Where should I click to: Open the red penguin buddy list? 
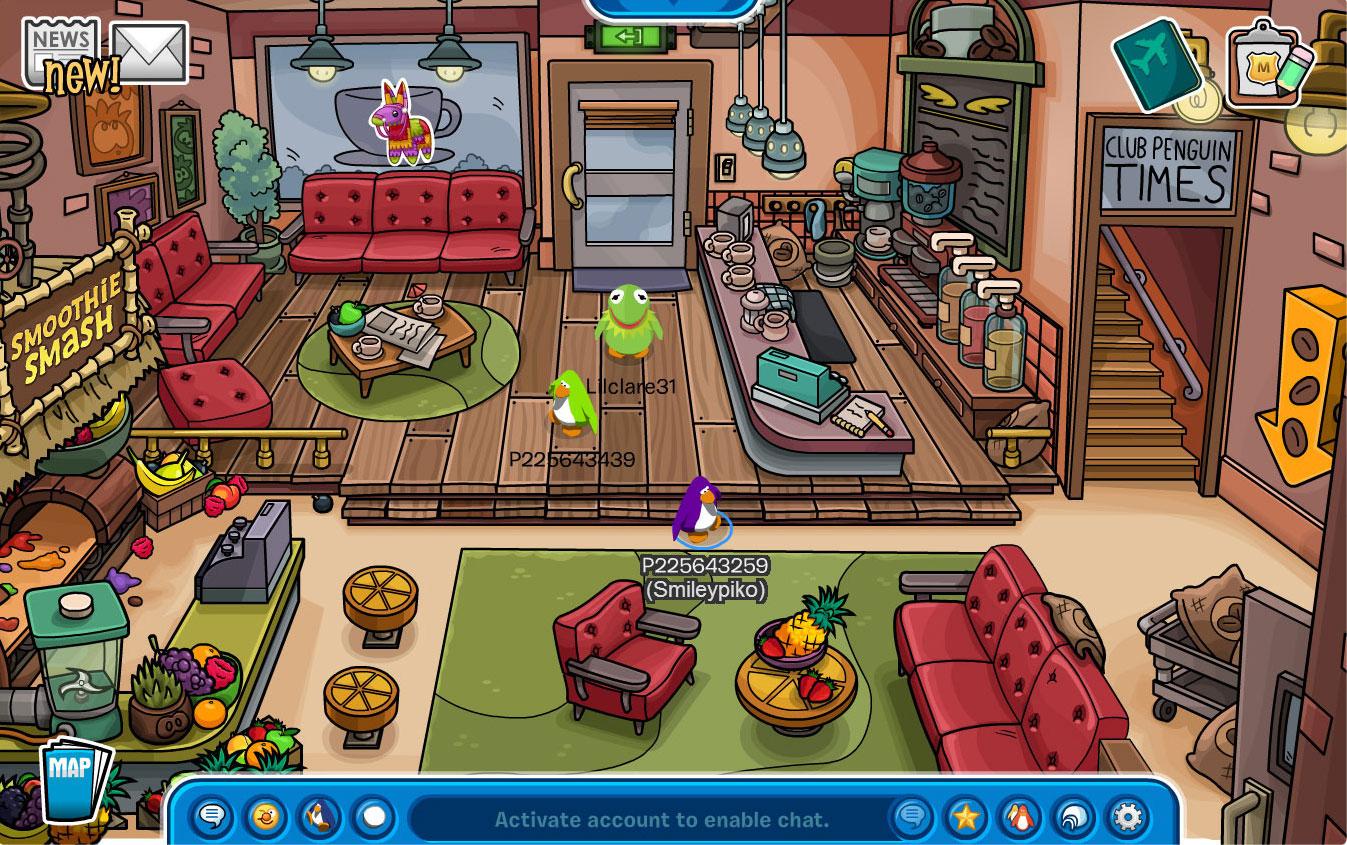coord(1020,817)
